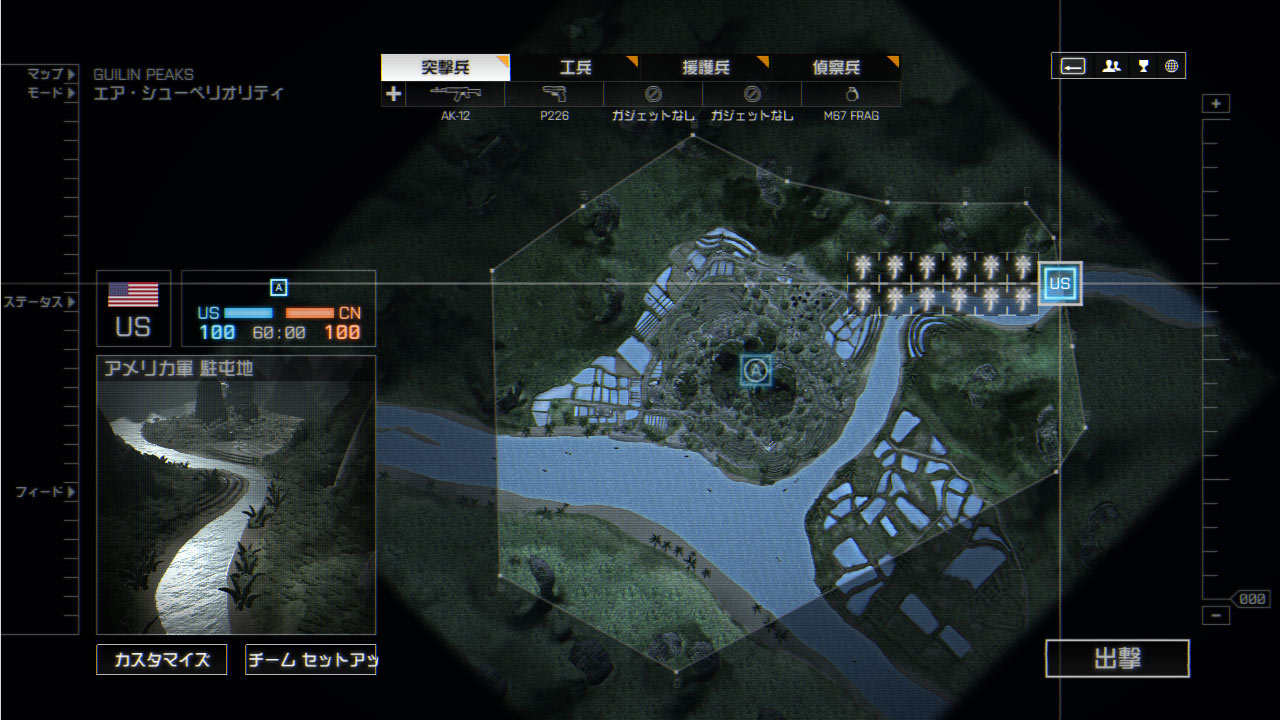Click the plus button beside the loadout
Screen dimensions: 1280x720
(x=394, y=94)
